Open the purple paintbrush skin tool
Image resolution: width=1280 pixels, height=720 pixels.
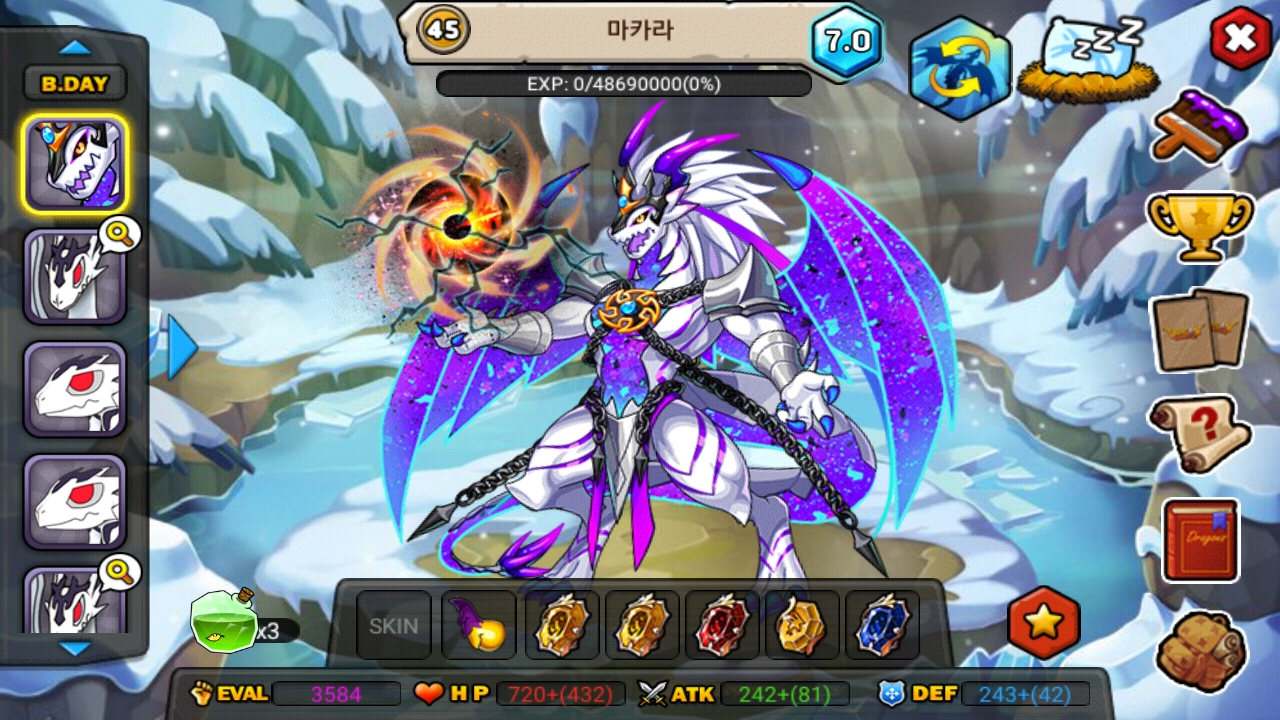1200,126
